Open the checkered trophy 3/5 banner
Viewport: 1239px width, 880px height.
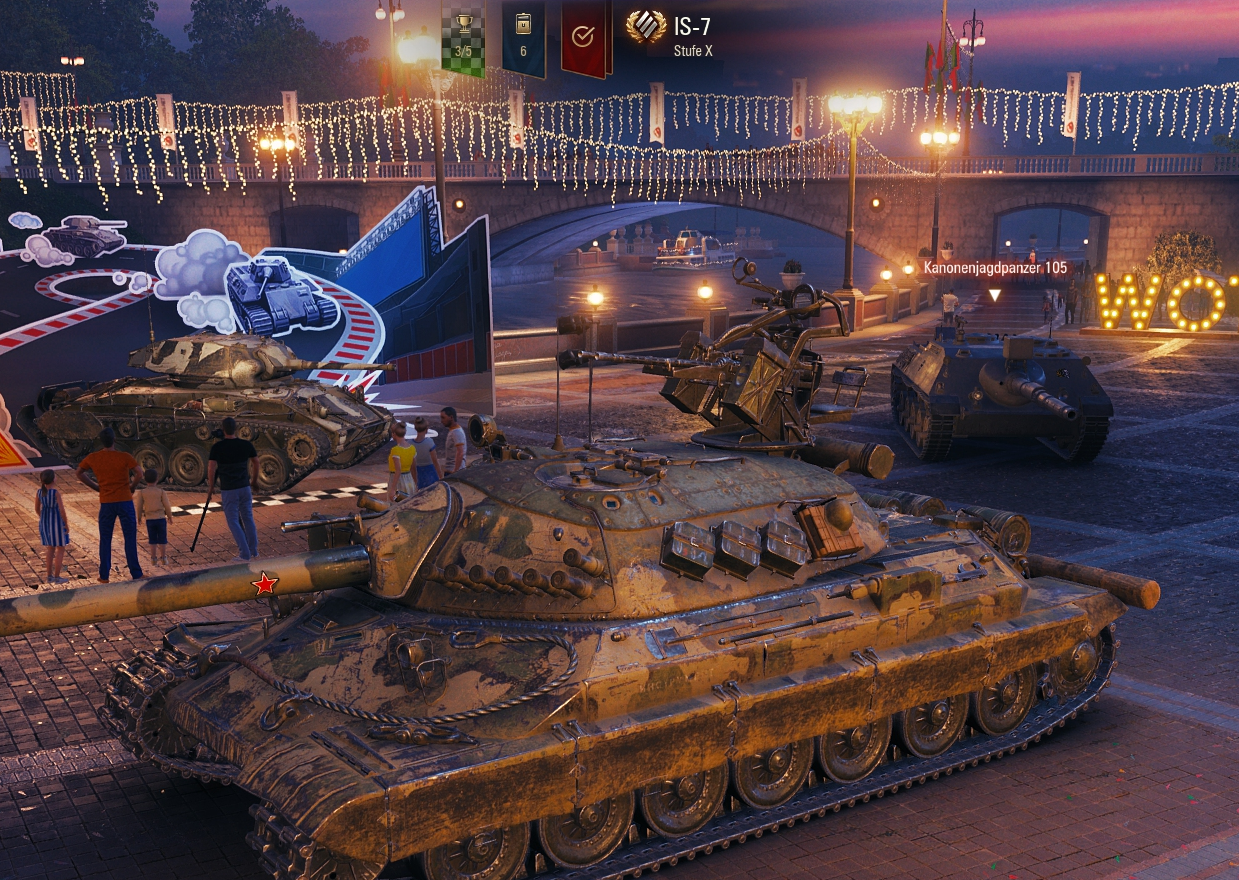(463, 38)
